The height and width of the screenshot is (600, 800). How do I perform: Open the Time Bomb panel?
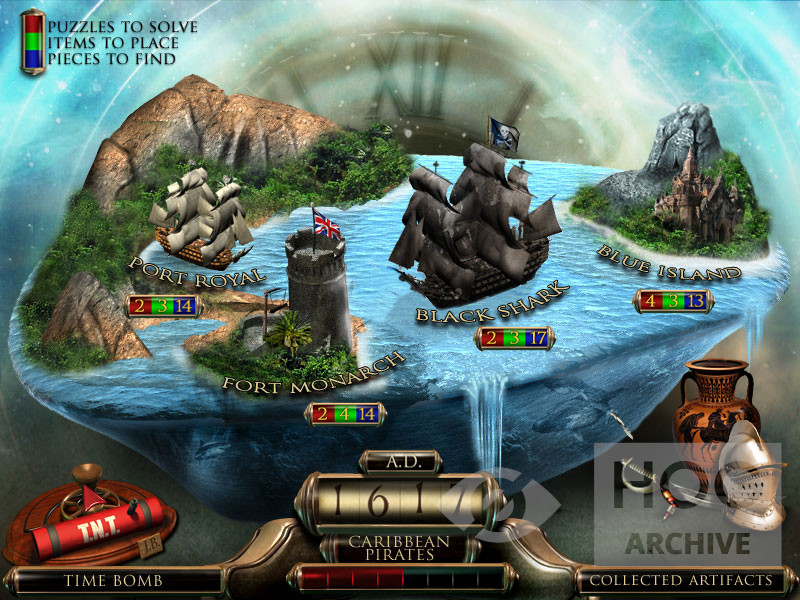coord(112,579)
